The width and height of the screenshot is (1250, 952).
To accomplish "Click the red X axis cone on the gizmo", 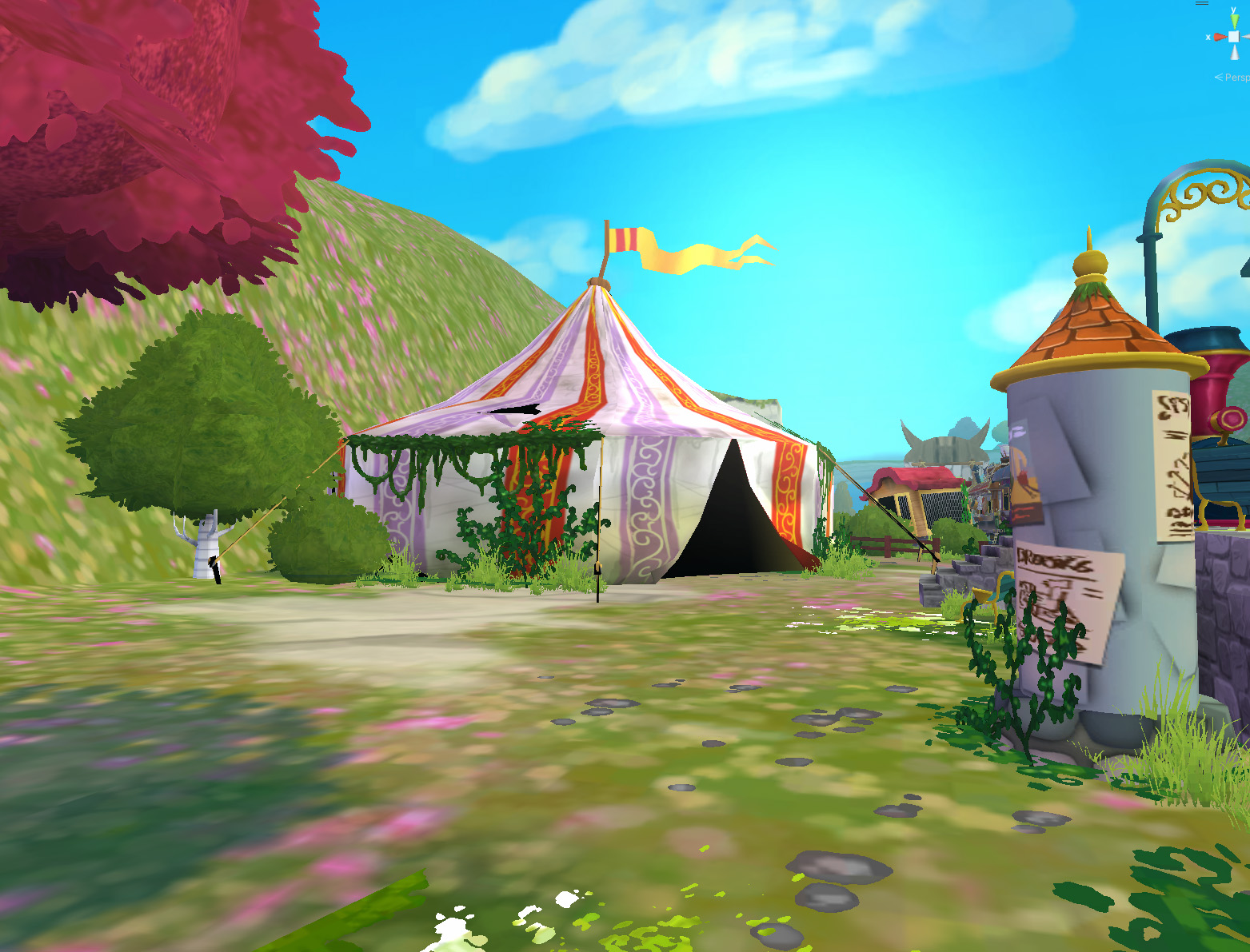I will click(x=1220, y=37).
